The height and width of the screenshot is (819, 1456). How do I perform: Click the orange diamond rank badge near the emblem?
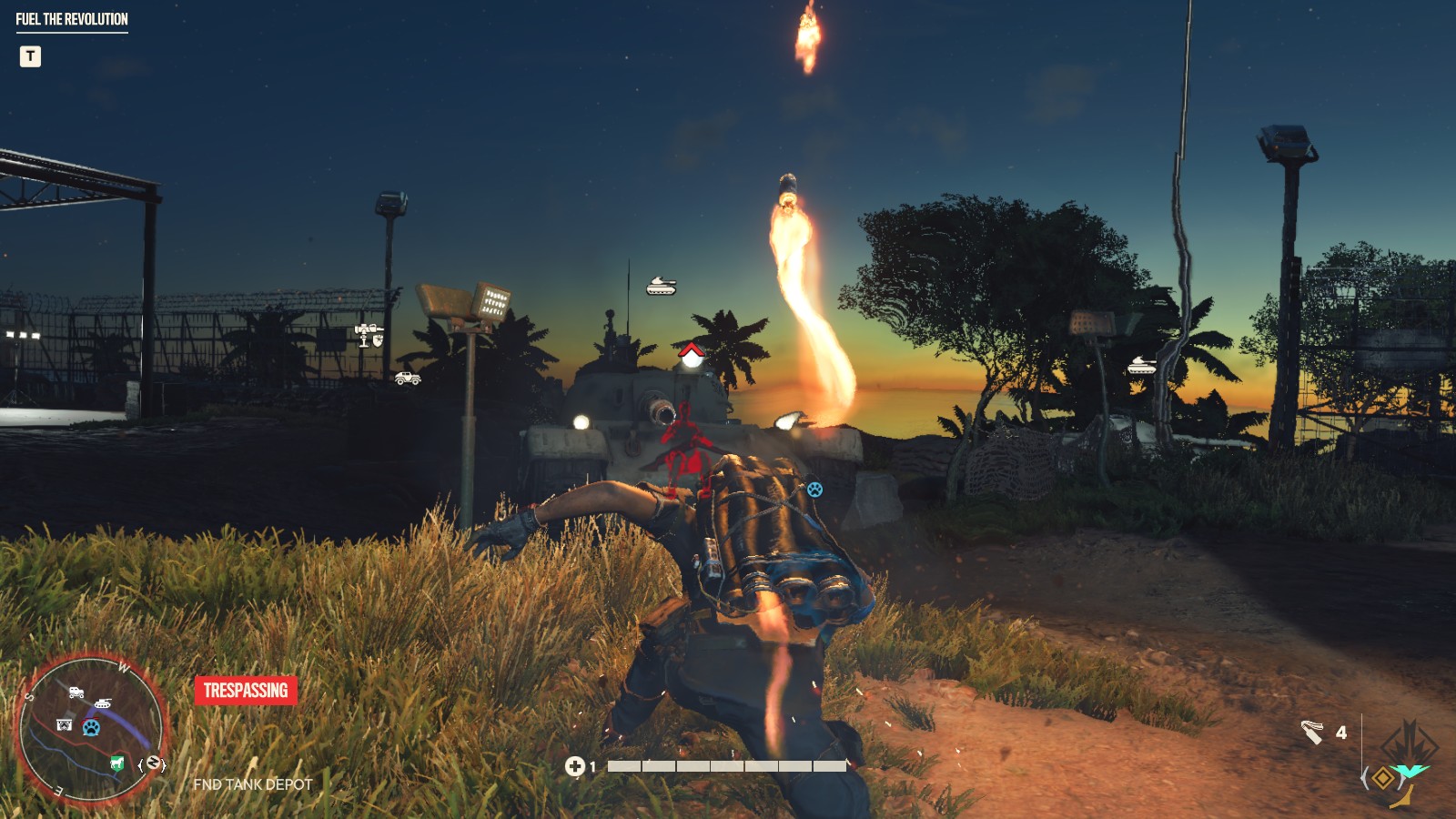click(x=1382, y=779)
